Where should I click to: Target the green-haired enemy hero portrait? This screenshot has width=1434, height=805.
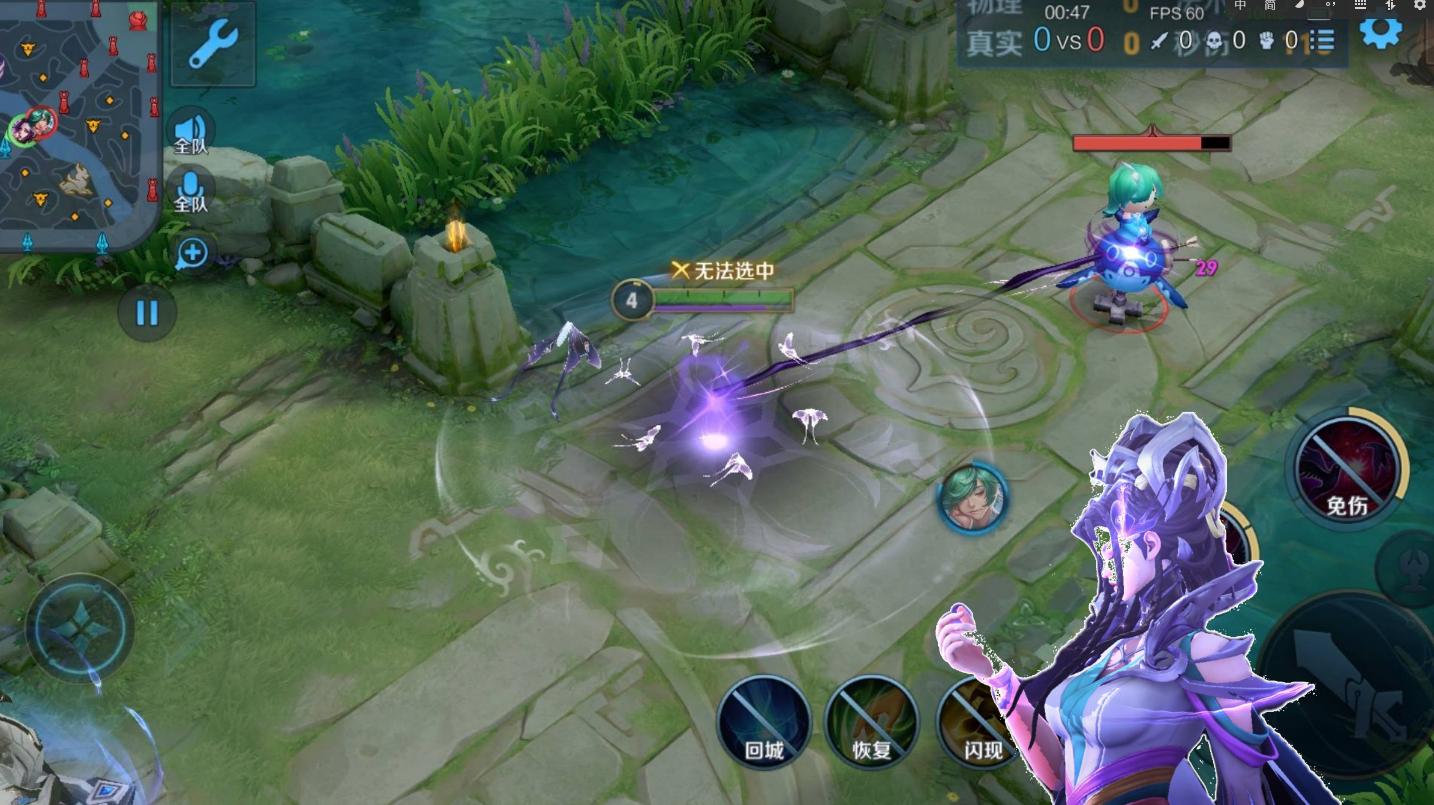(972, 498)
